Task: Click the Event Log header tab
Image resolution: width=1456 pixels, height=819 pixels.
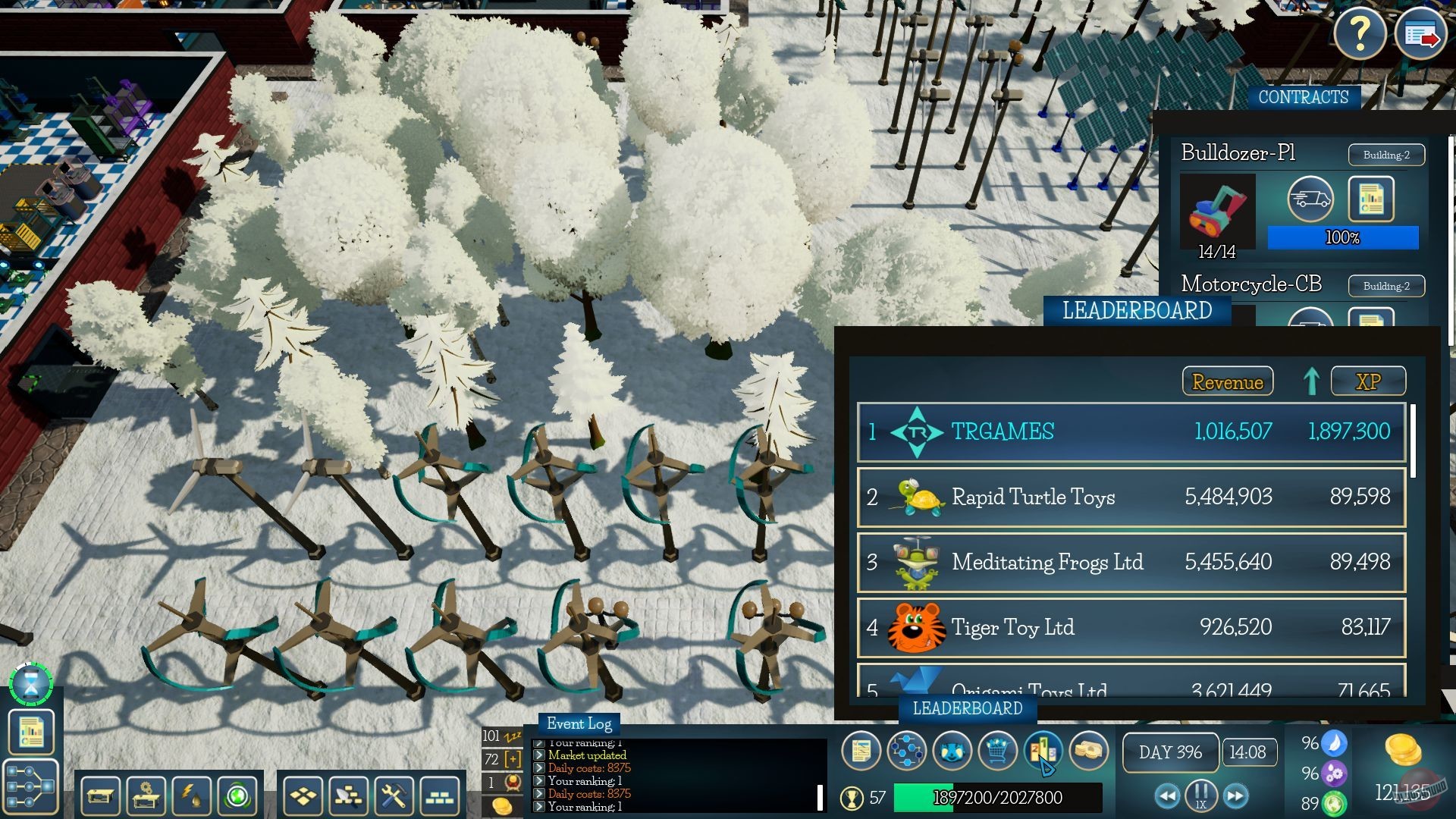Action: [579, 724]
